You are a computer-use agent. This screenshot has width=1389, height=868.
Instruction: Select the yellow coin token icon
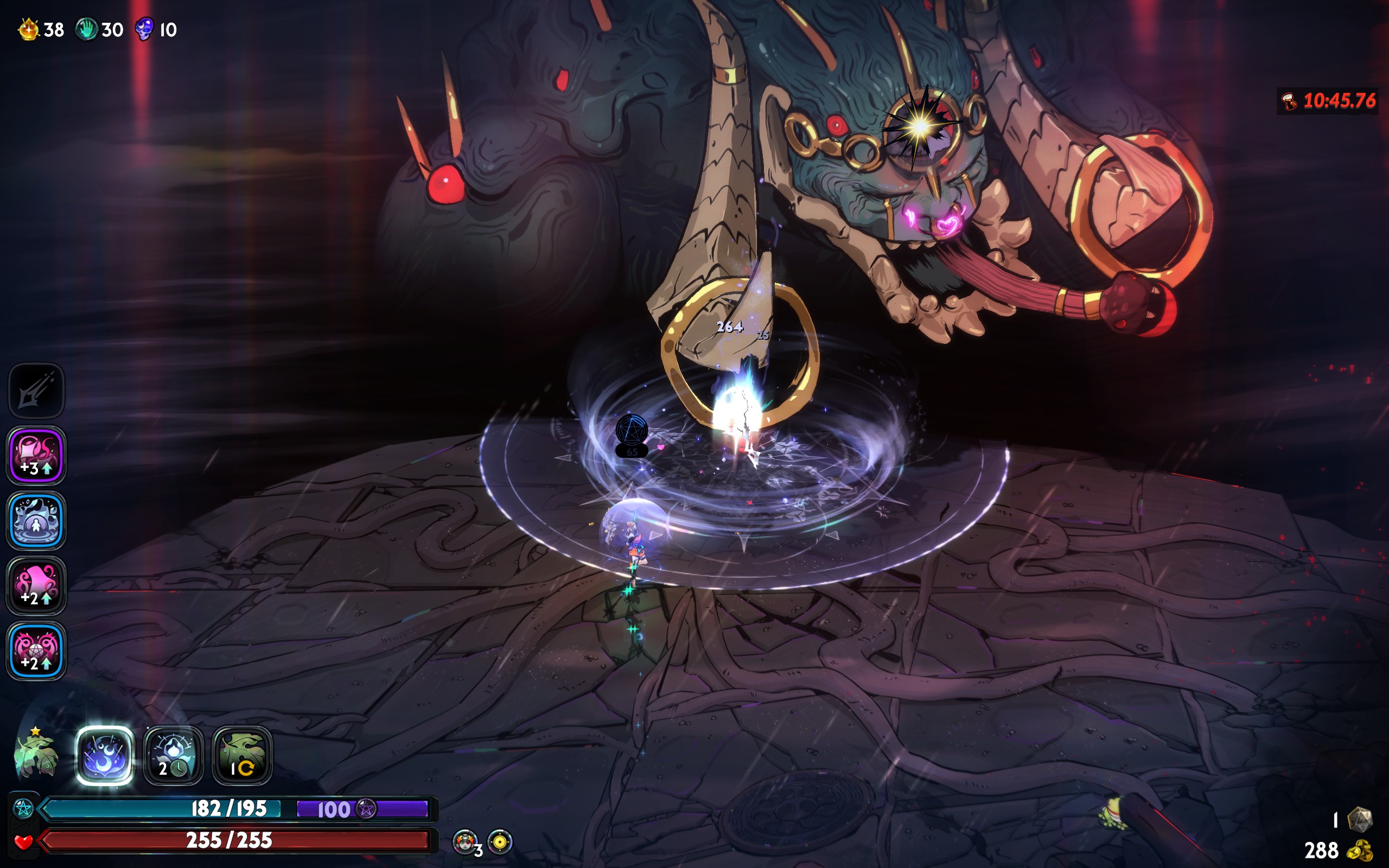click(500, 841)
